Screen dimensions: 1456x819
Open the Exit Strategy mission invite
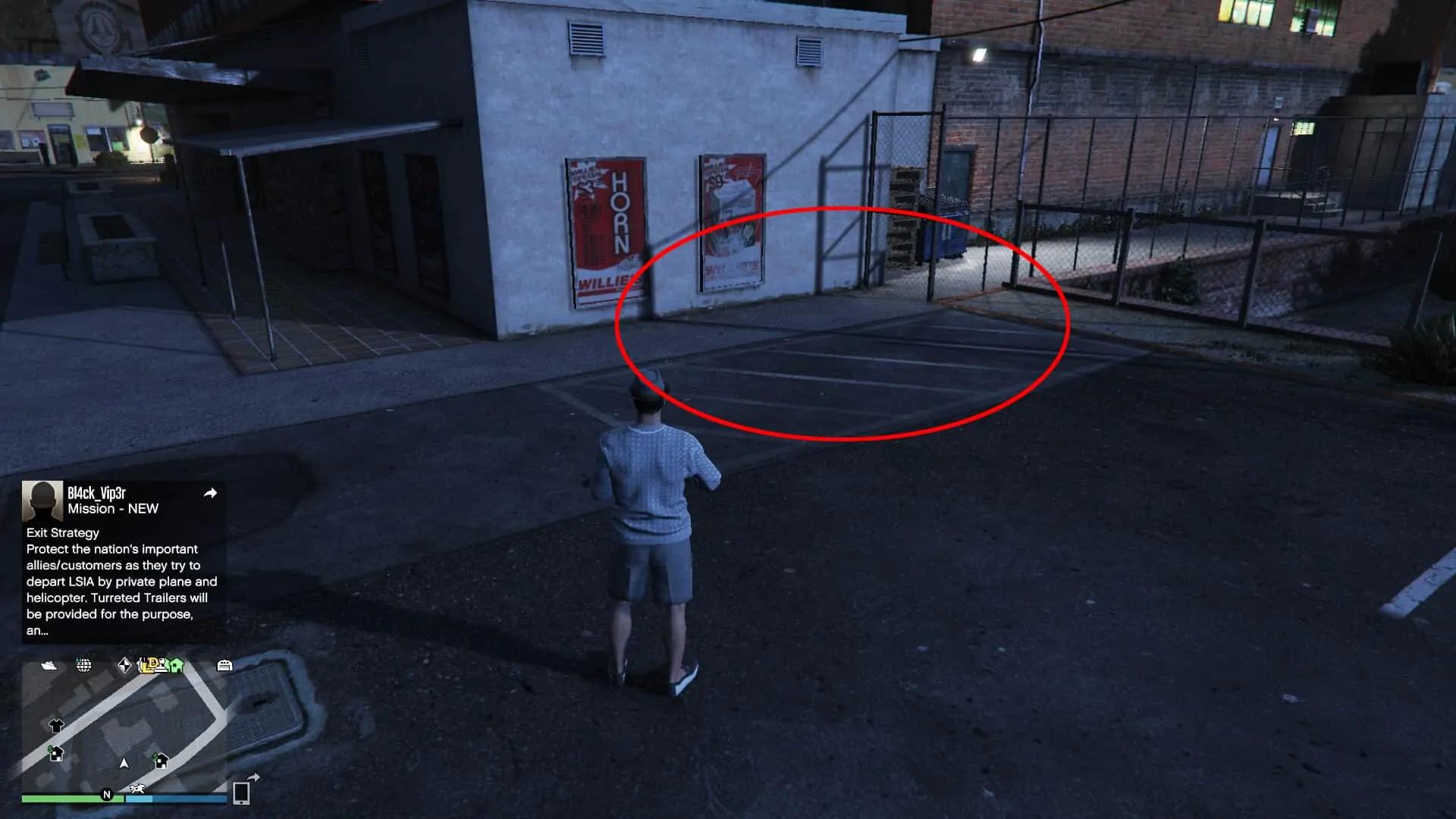(62, 532)
